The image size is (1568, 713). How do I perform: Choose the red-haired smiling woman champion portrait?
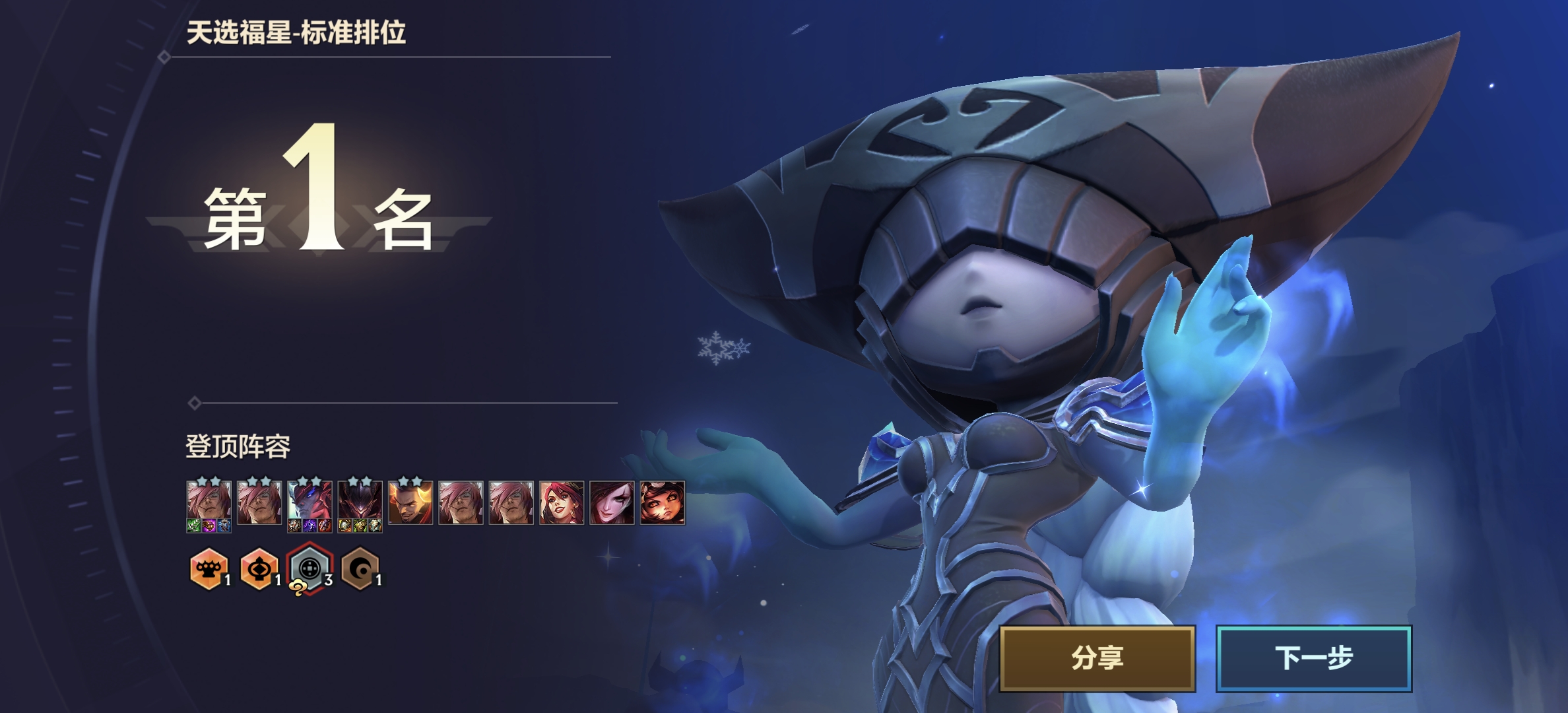pos(561,502)
